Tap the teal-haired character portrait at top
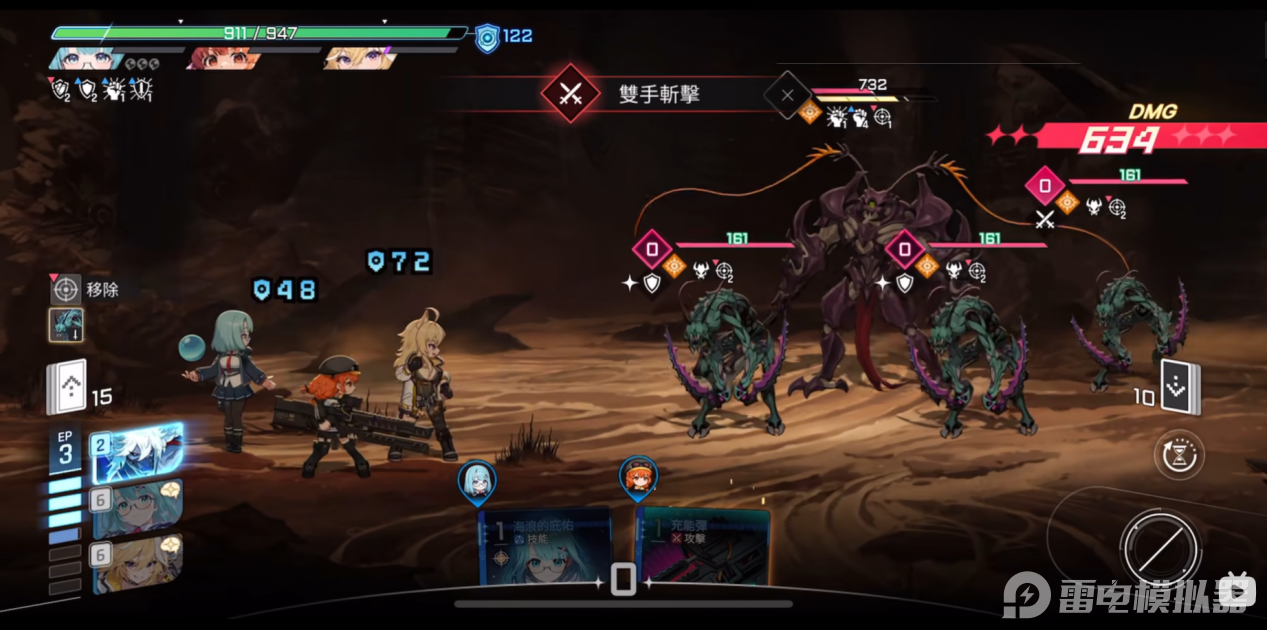The width and height of the screenshot is (1267, 630). (84, 58)
